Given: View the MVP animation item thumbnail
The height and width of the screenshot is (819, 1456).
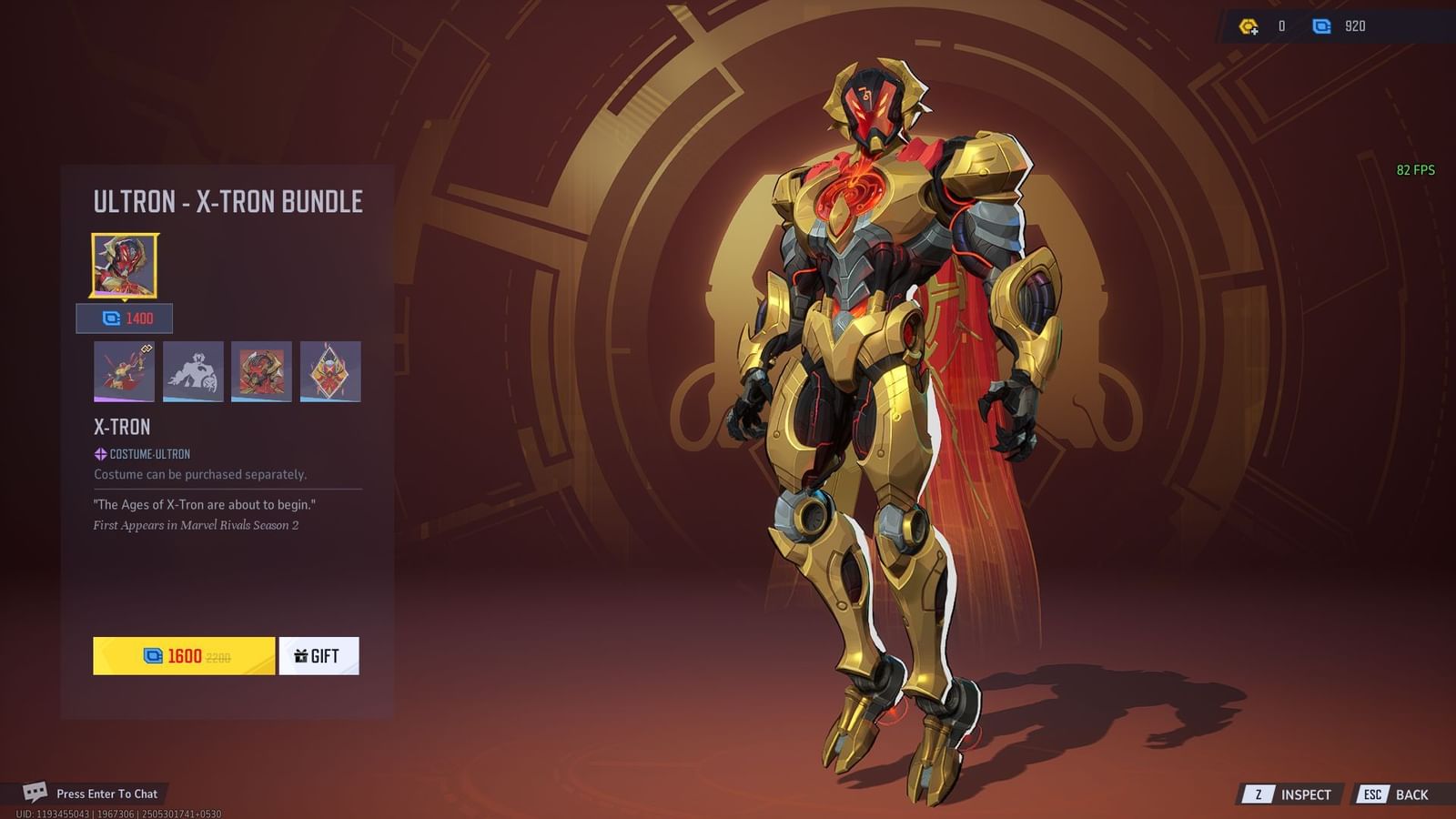Looking at the screenshot, I should point(123,371).
